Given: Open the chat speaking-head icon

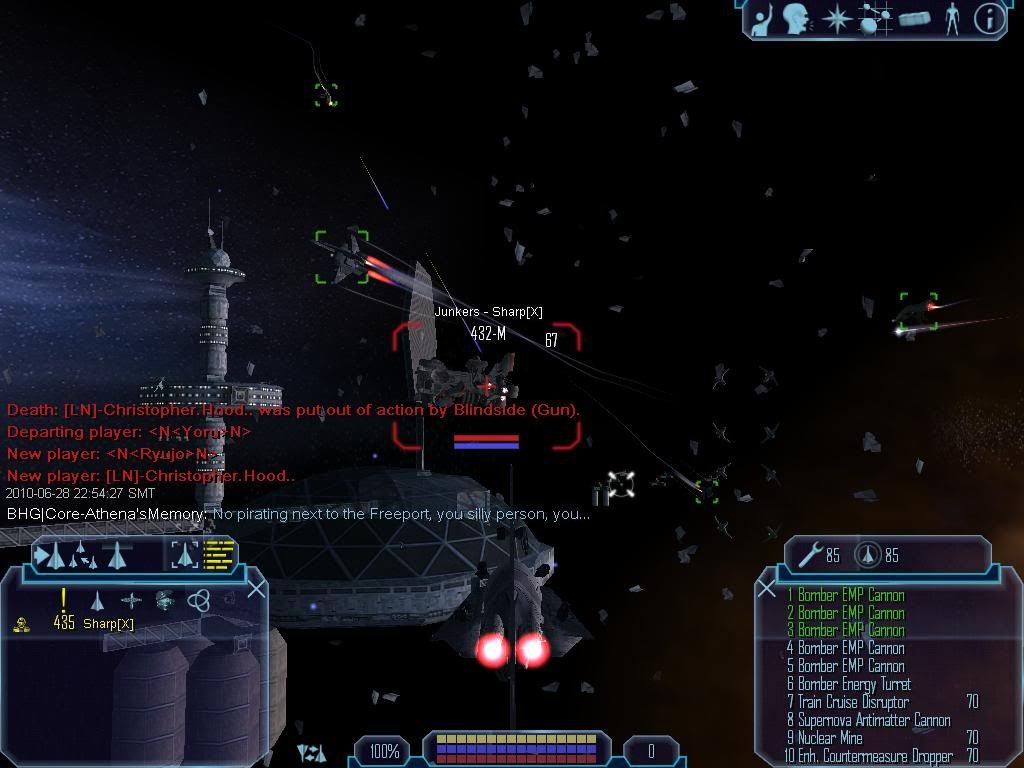Looking at the screenshot, I should point(797,19).
